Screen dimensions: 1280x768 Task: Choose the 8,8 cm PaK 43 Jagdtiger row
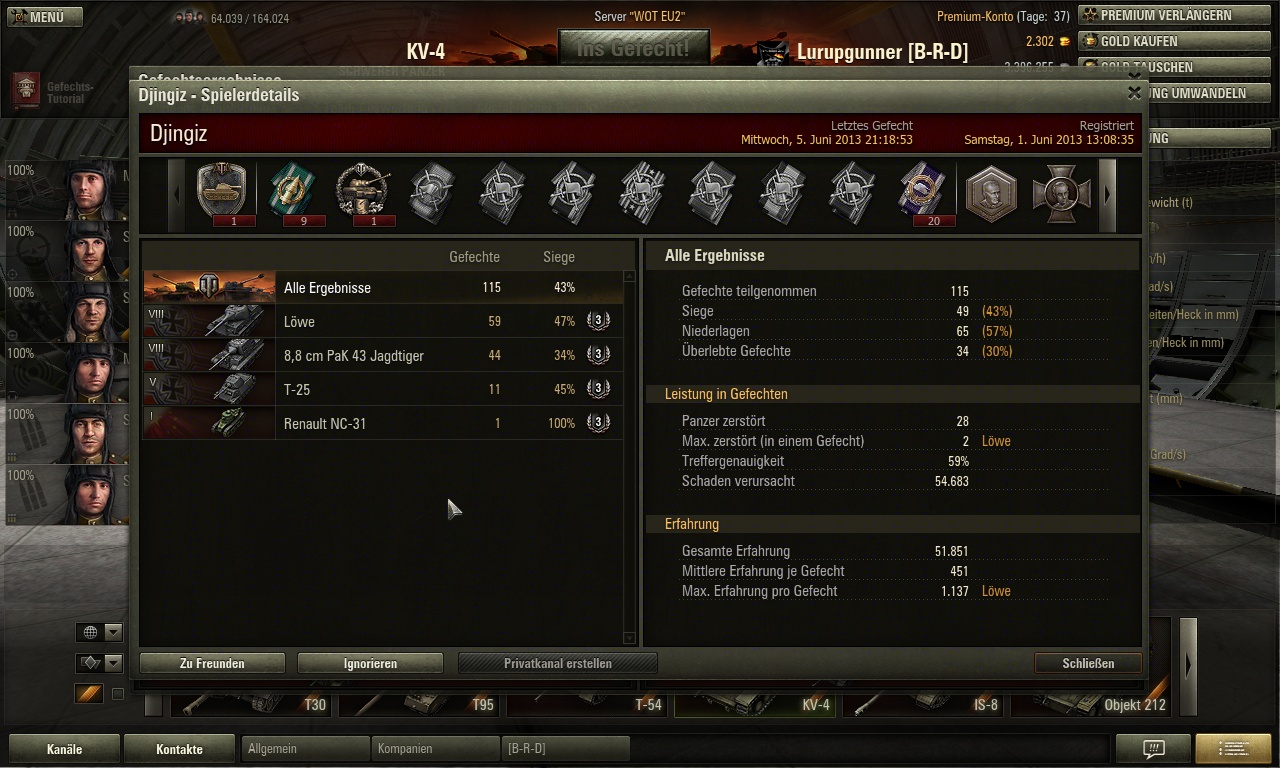(x=383, y=356)
